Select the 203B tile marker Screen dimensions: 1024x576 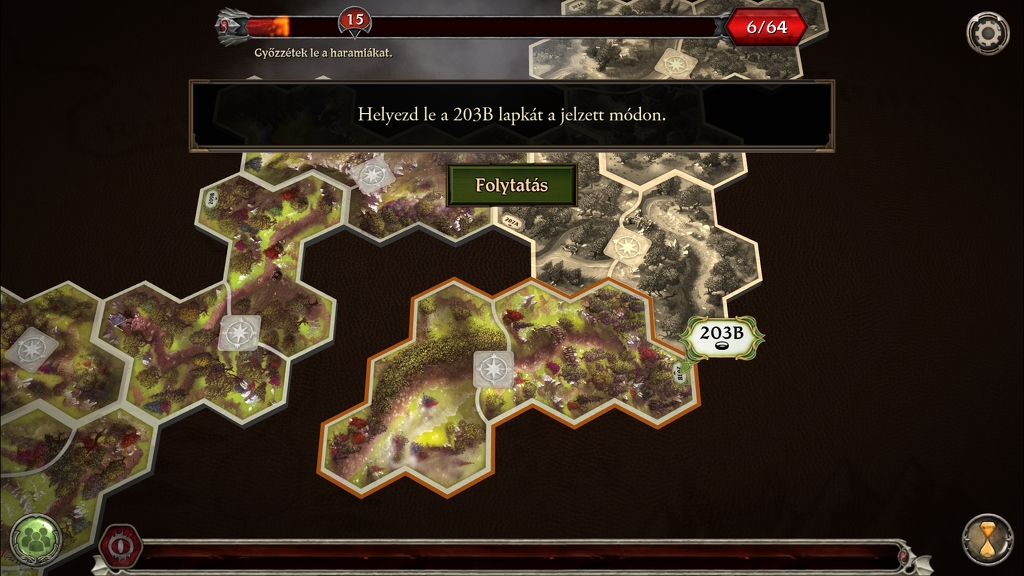(722, 336)
